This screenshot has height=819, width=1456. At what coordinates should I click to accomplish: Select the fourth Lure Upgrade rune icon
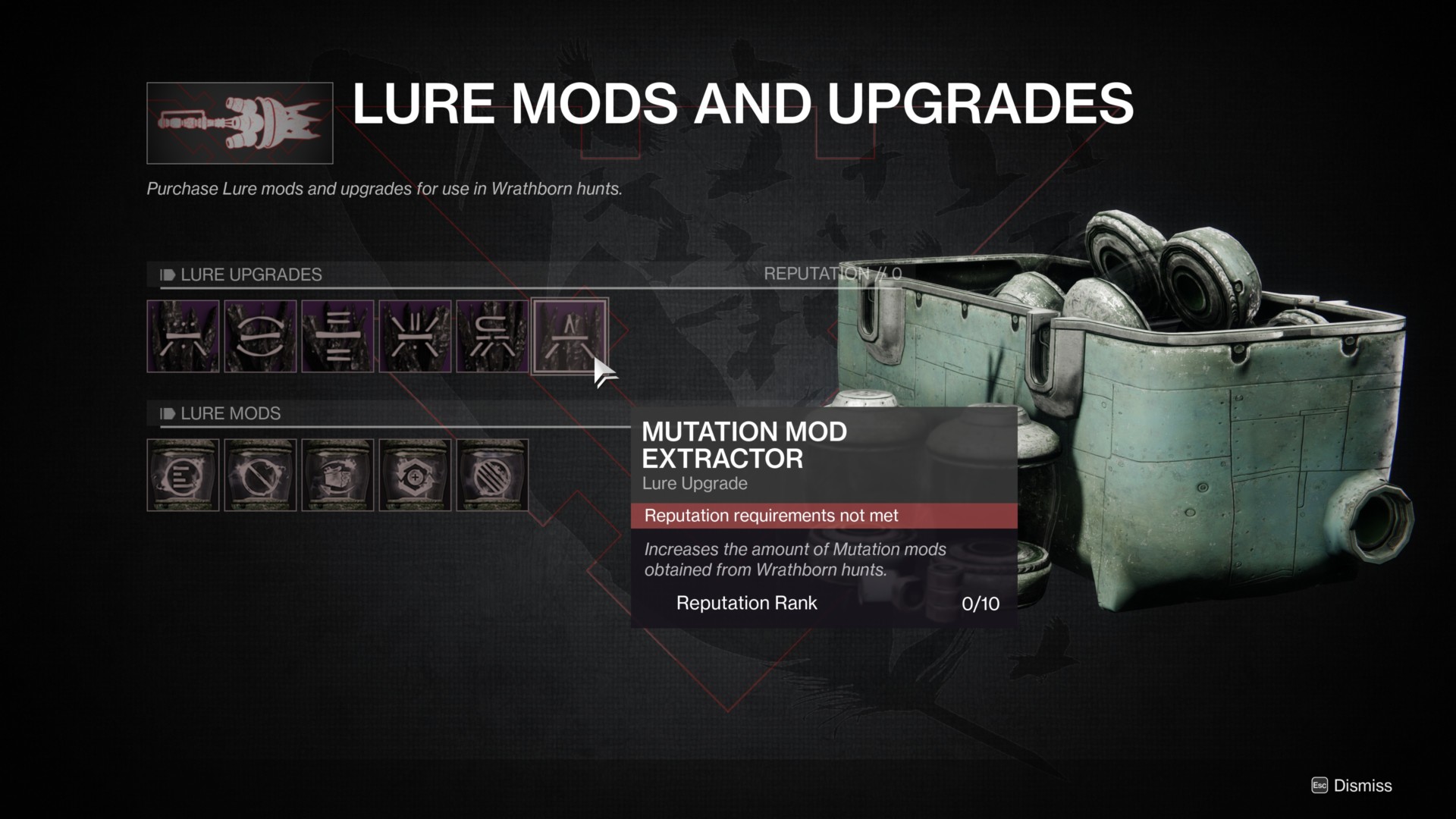[414, 336]
